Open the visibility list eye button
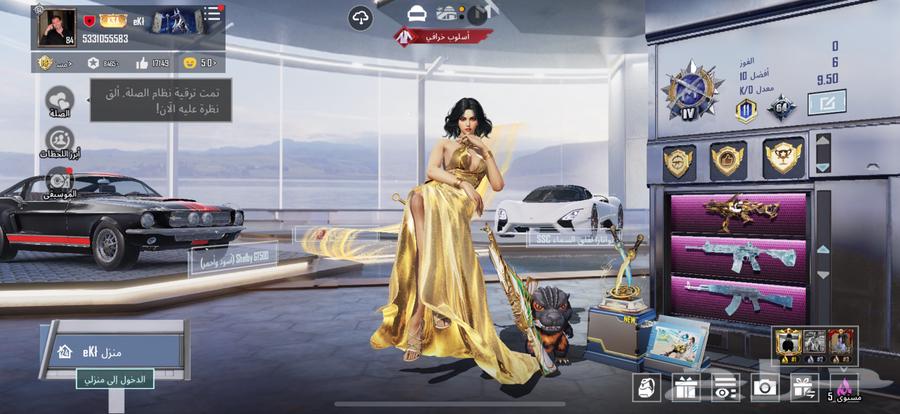The height and width of the screenshot is (414, 900). [x=725, y=387]
